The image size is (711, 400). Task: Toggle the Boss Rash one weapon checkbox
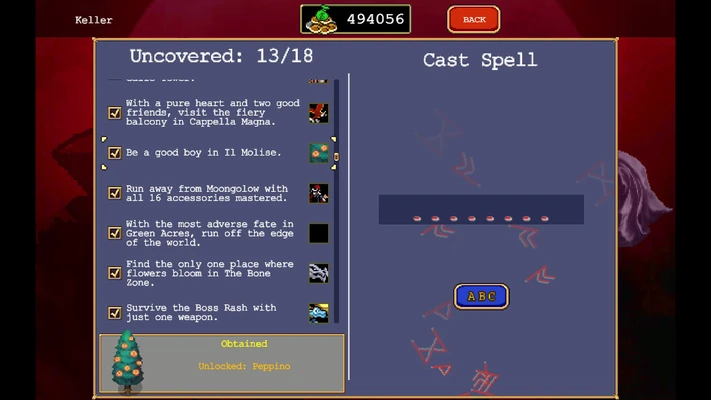[x=115, y=313]
